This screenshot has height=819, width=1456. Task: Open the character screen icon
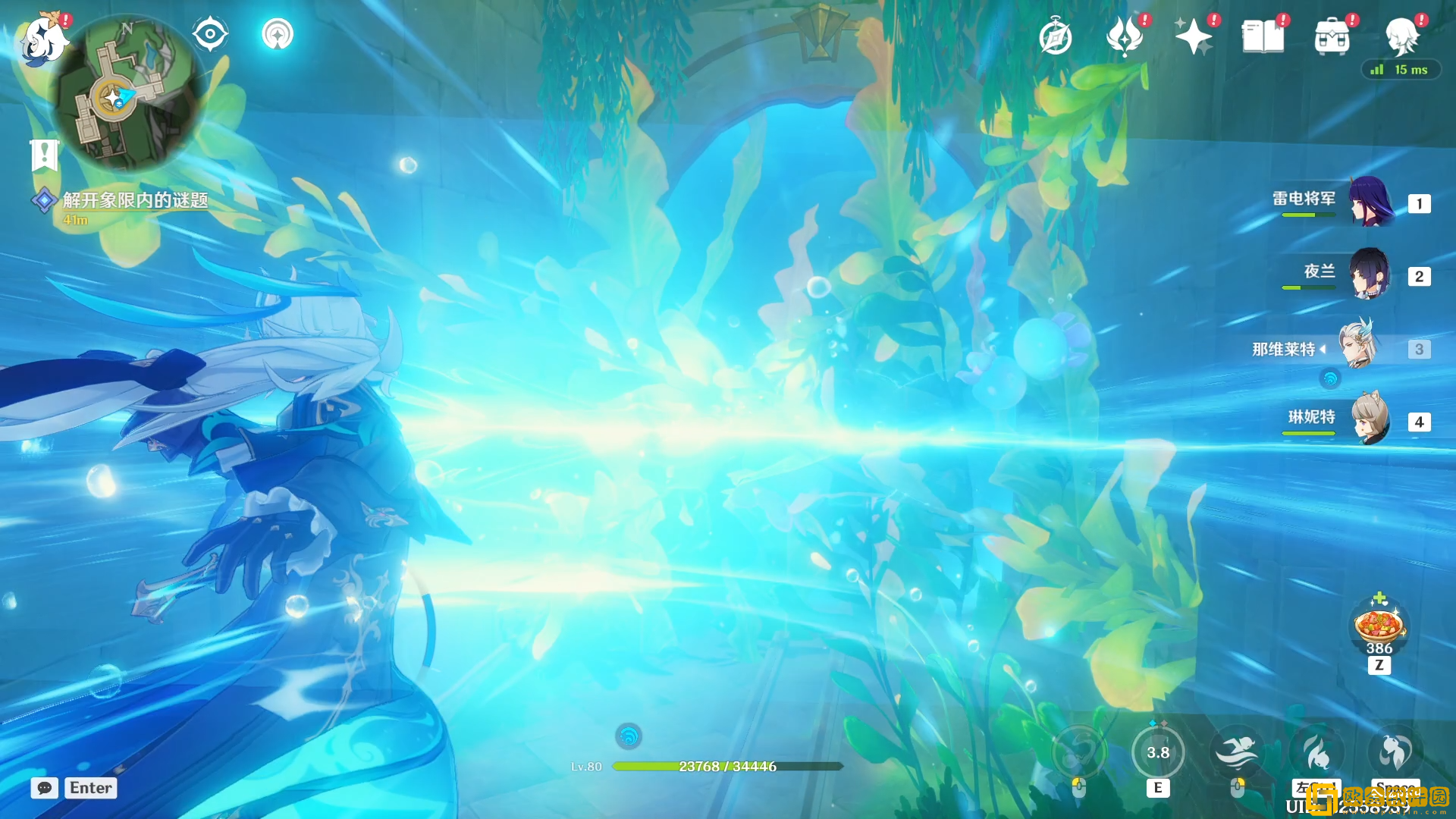[x=1401, y=36]
